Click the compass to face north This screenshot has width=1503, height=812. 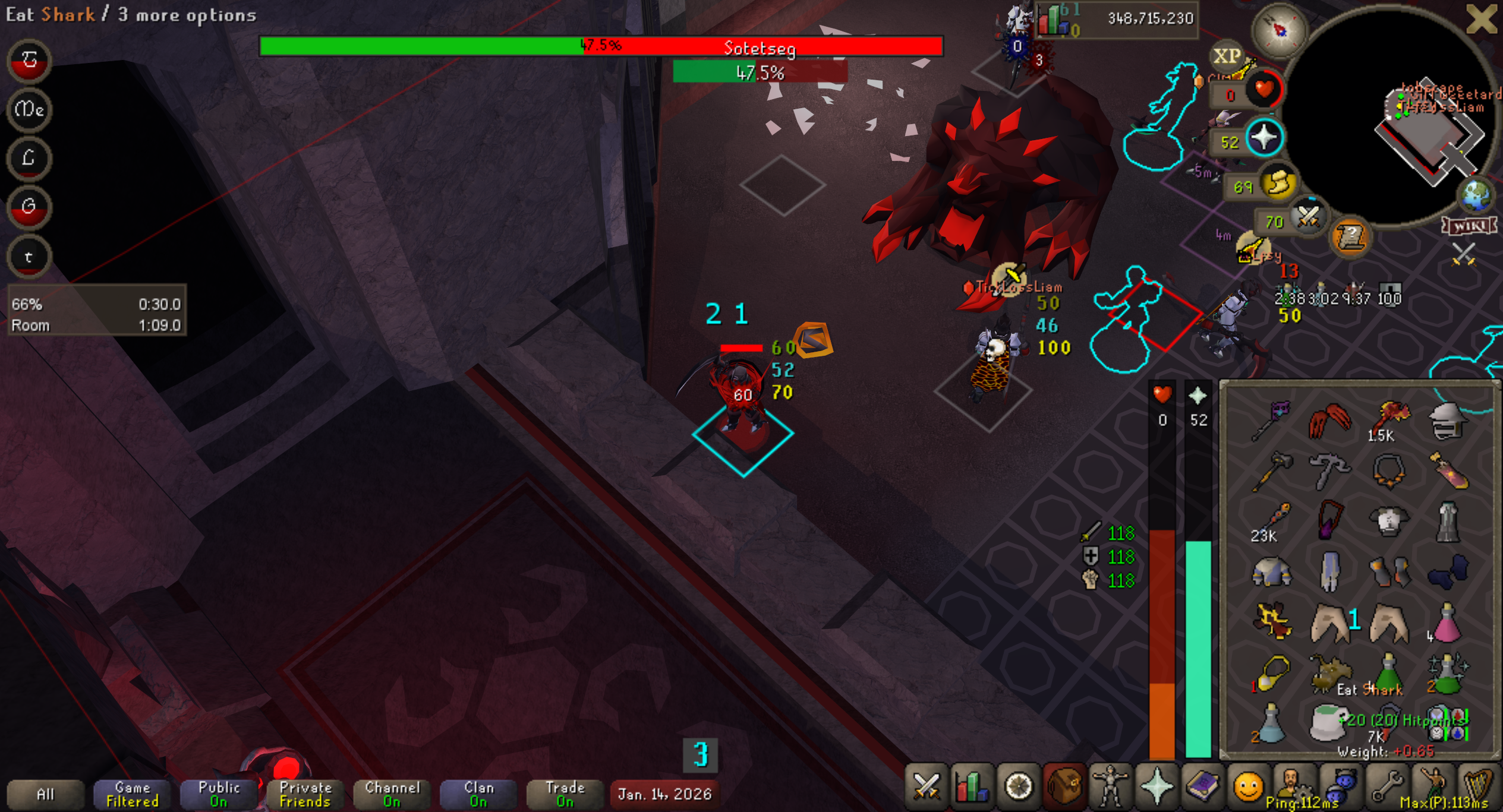click(1279, 30)
